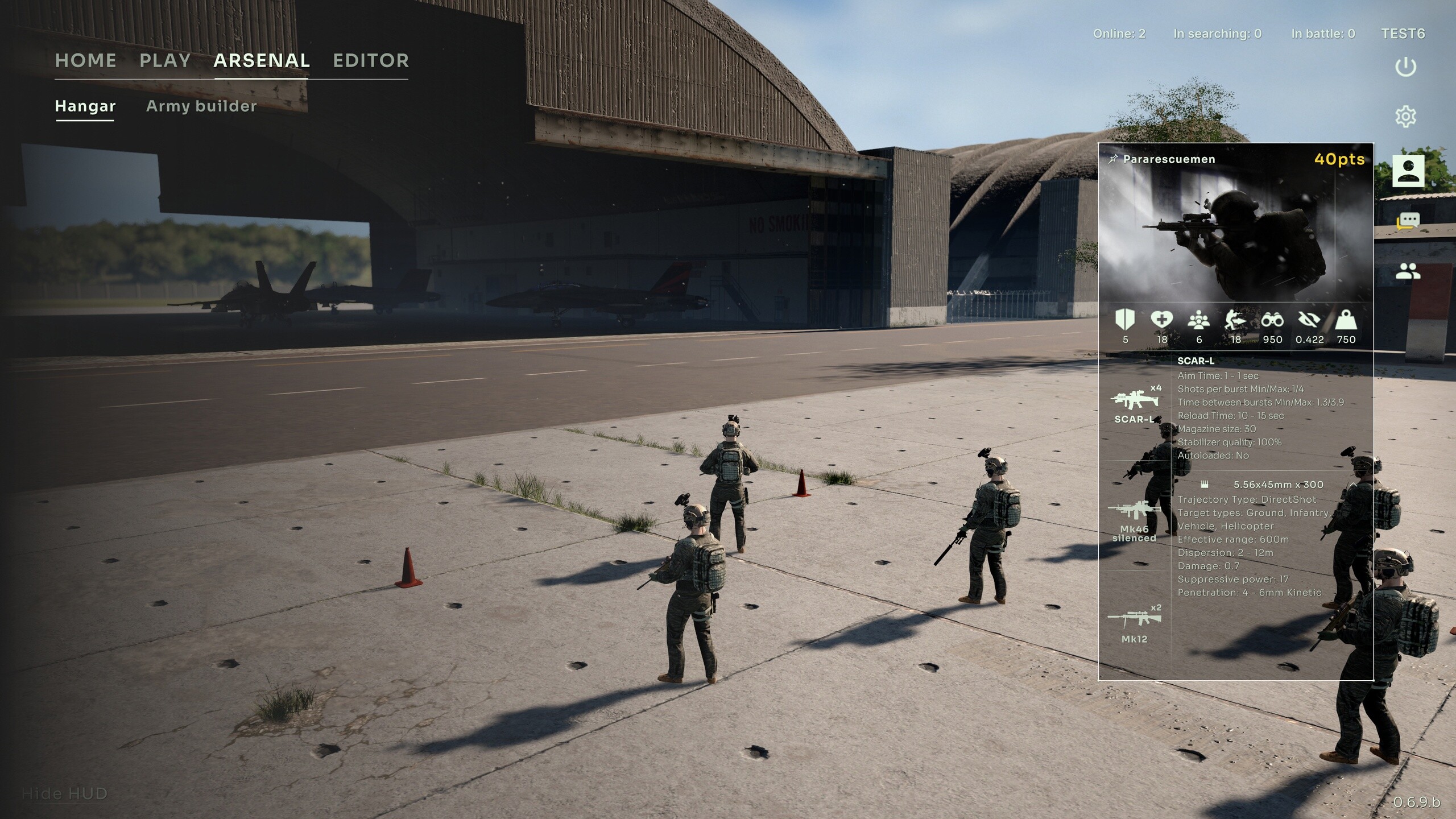Image resolution: width=1456 pixels, height=819 pixels.
Task: Open the PLAY menu
Action: 166,60
